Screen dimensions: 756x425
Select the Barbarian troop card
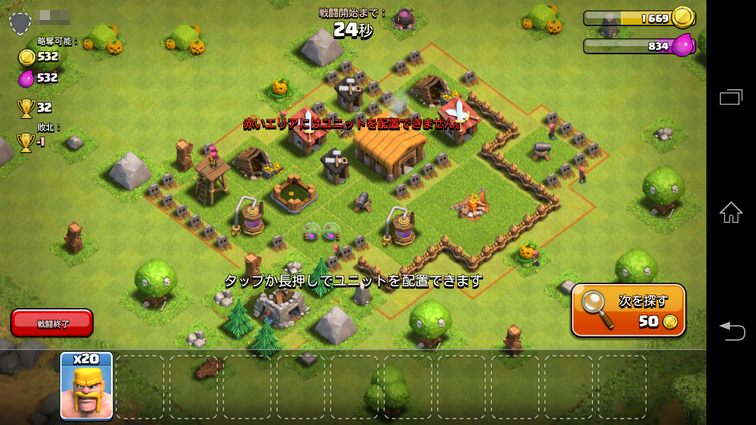point(86,385)
